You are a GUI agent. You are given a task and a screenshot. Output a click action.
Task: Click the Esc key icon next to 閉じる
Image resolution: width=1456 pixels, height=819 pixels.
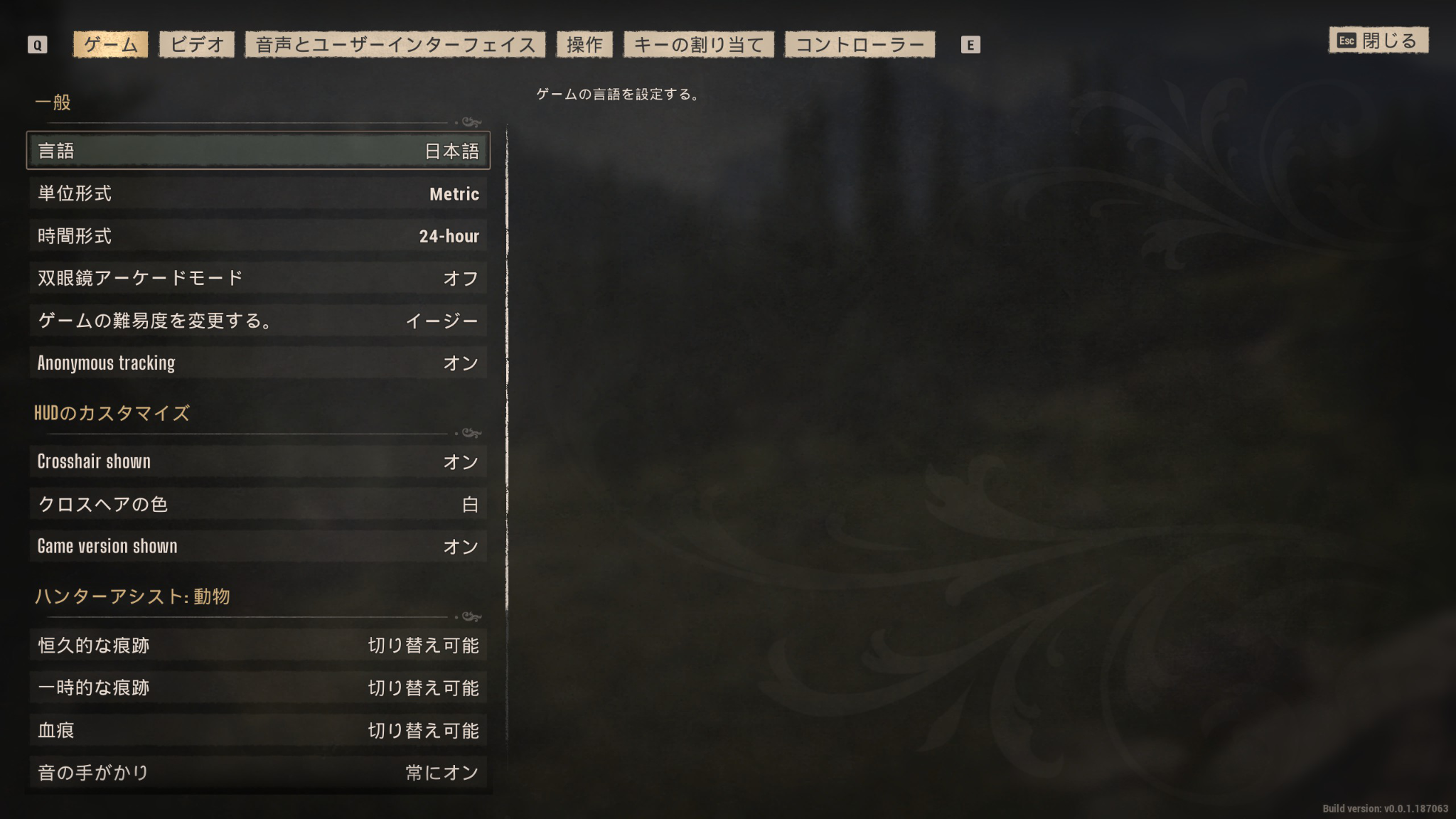[1346, 41]
